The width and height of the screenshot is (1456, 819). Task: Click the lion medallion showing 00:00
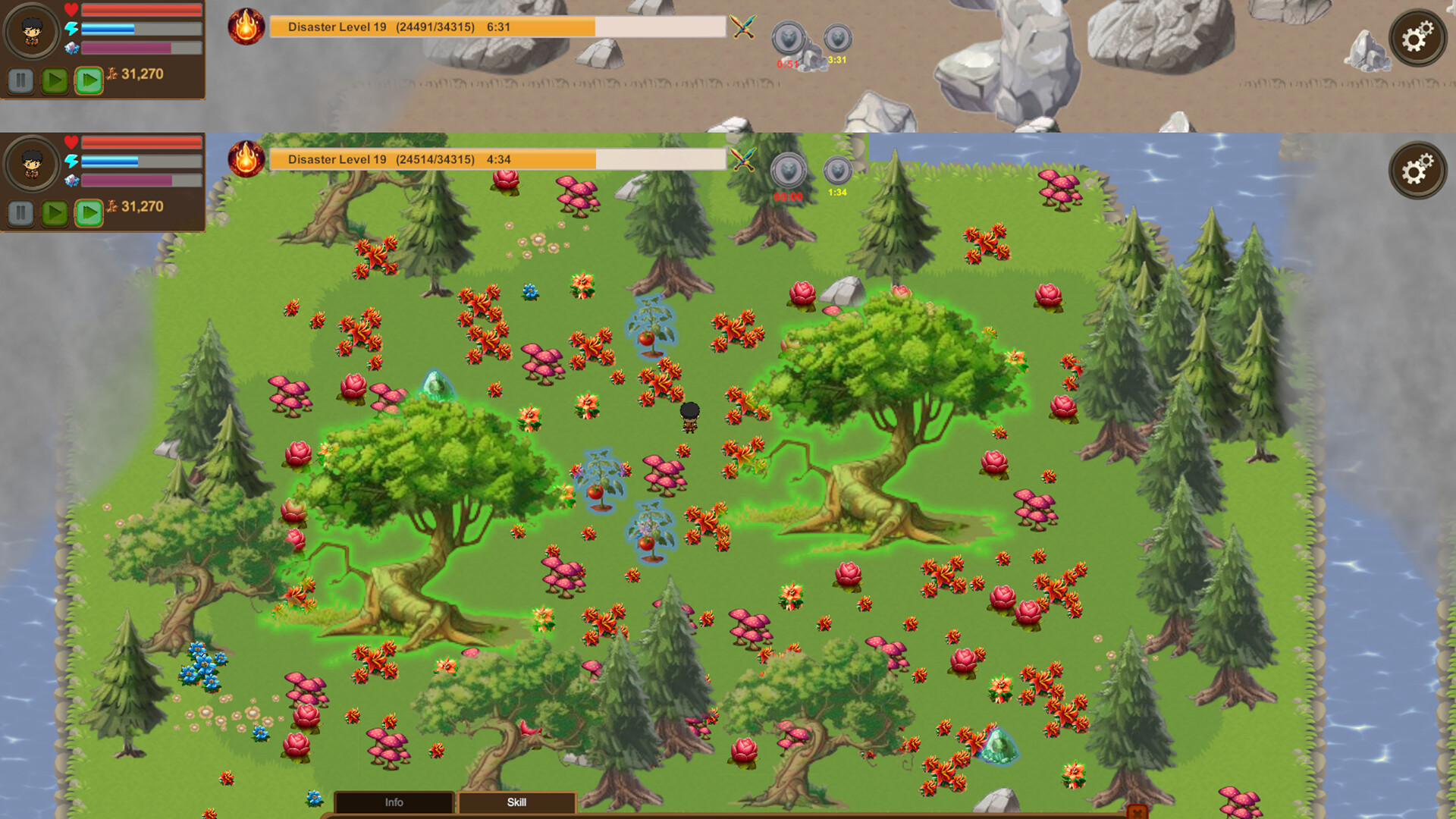point(787,171)
